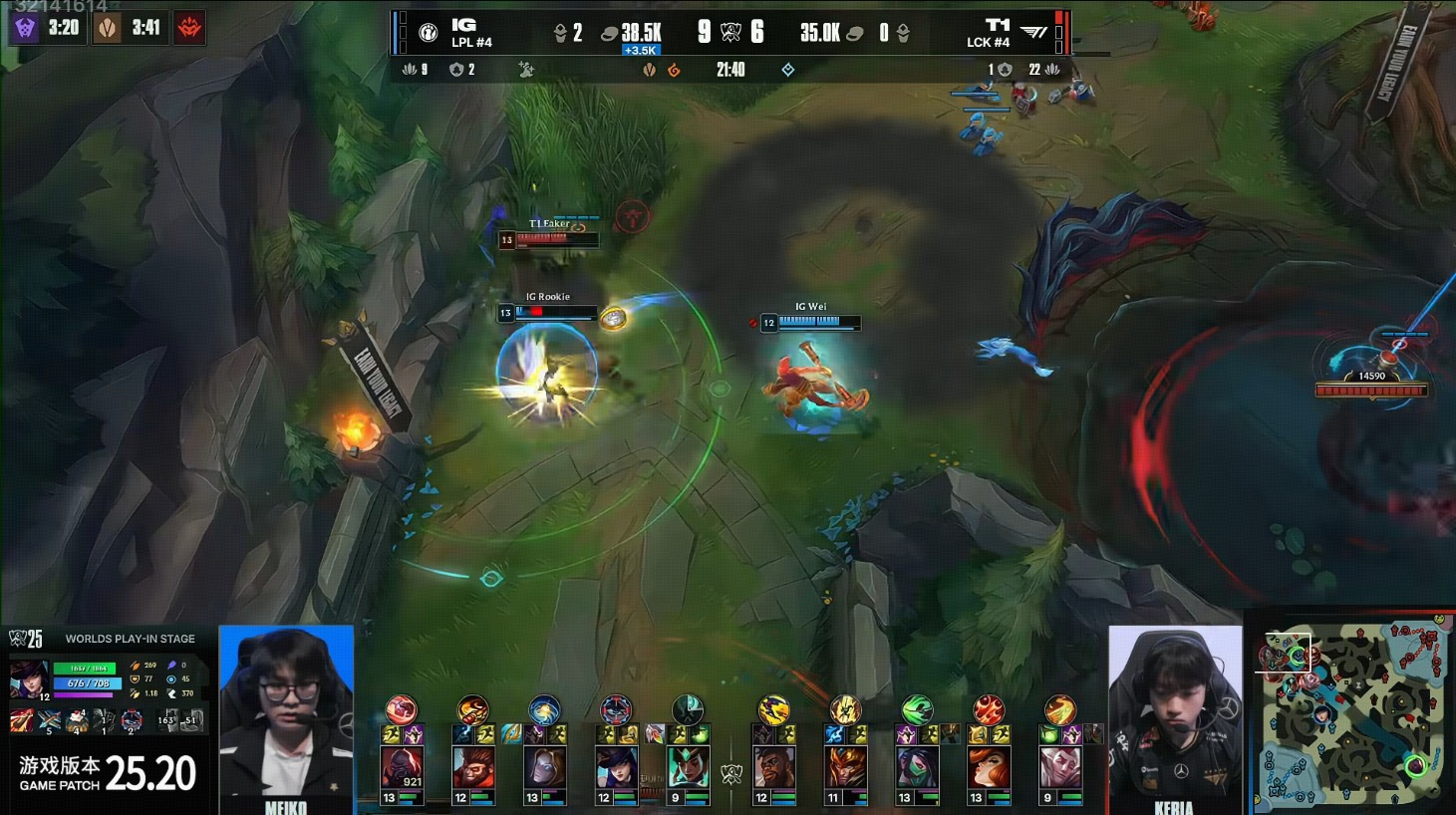Click the purple objective timer icon showing 3:20
The width and height of the screenshot is (1456, 815).
click(25, 28)
